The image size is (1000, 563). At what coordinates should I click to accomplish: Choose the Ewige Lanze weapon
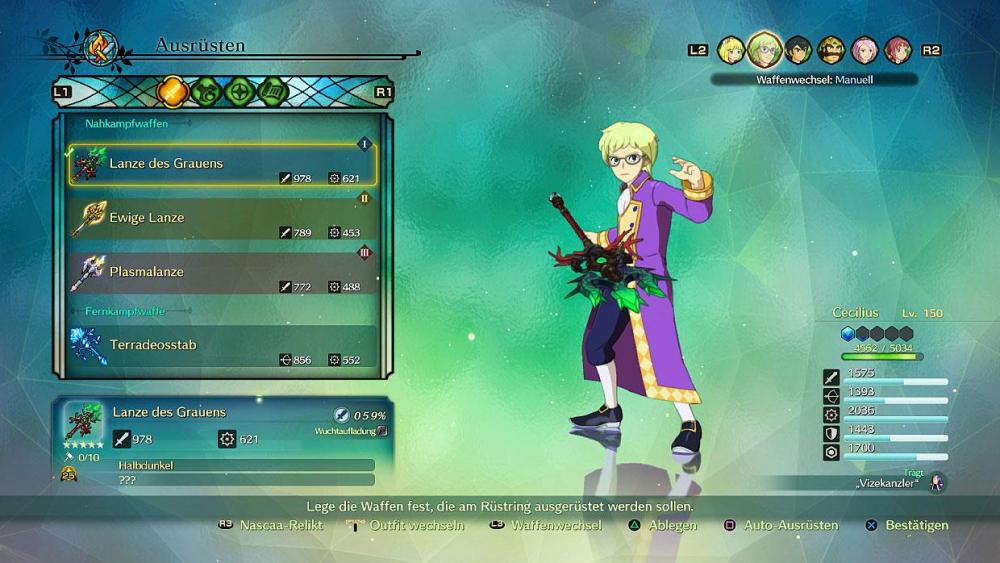[222, 218]
